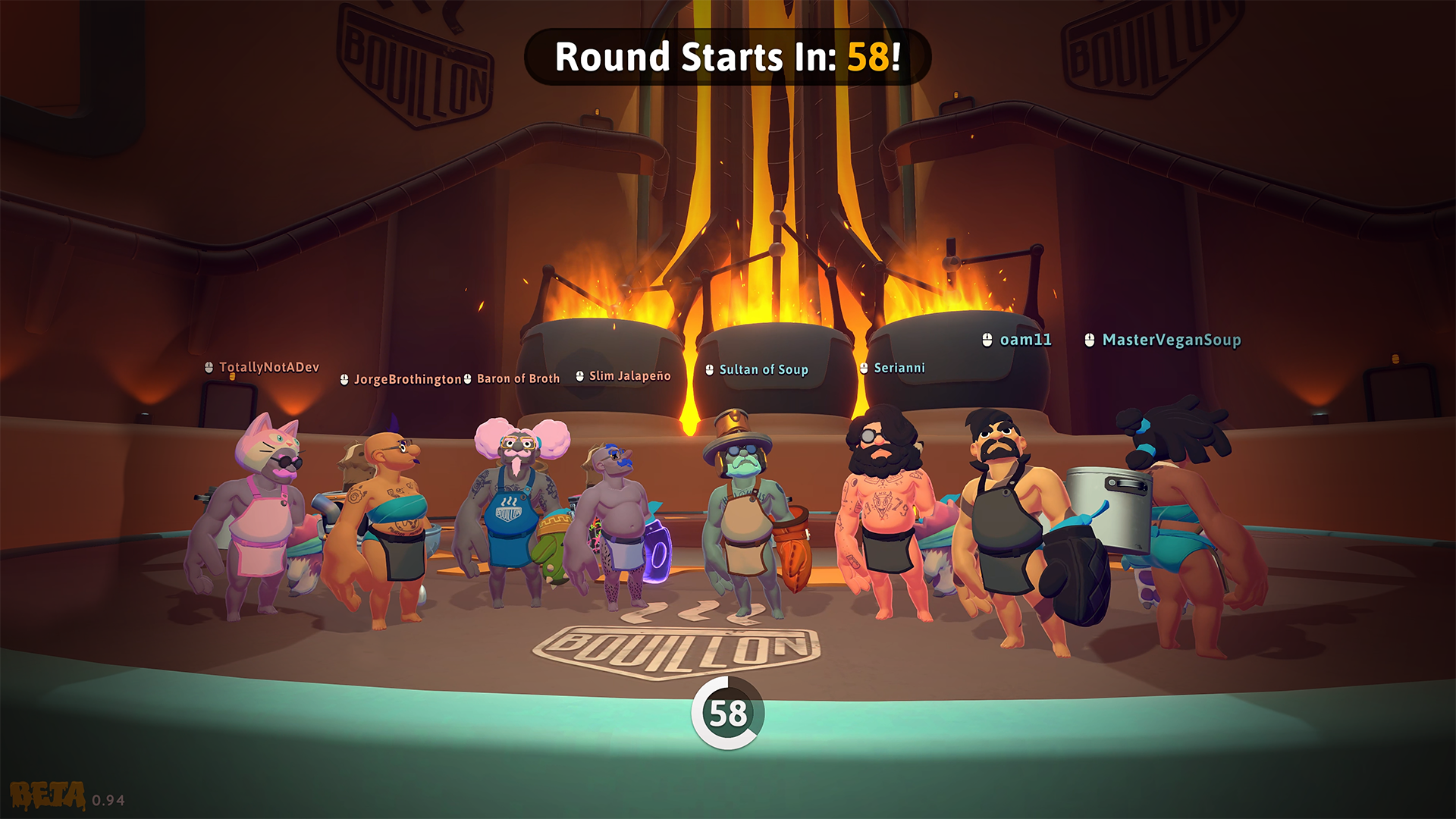Click the mouse icon beside Slim Jalapeño
Screen dimensions: 1456x819
579,375
